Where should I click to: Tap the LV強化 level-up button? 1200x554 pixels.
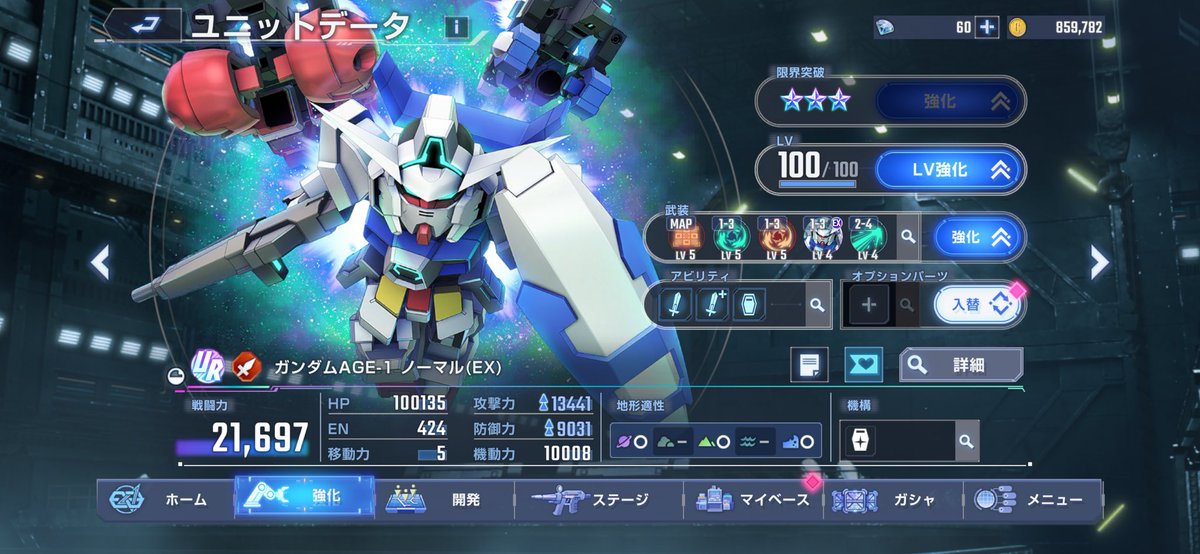[949, 170]
